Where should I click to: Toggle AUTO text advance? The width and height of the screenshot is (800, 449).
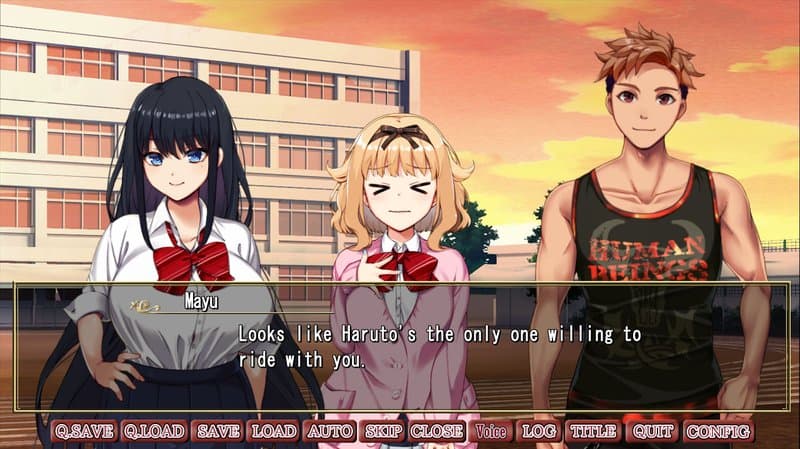tap(330, 432)
